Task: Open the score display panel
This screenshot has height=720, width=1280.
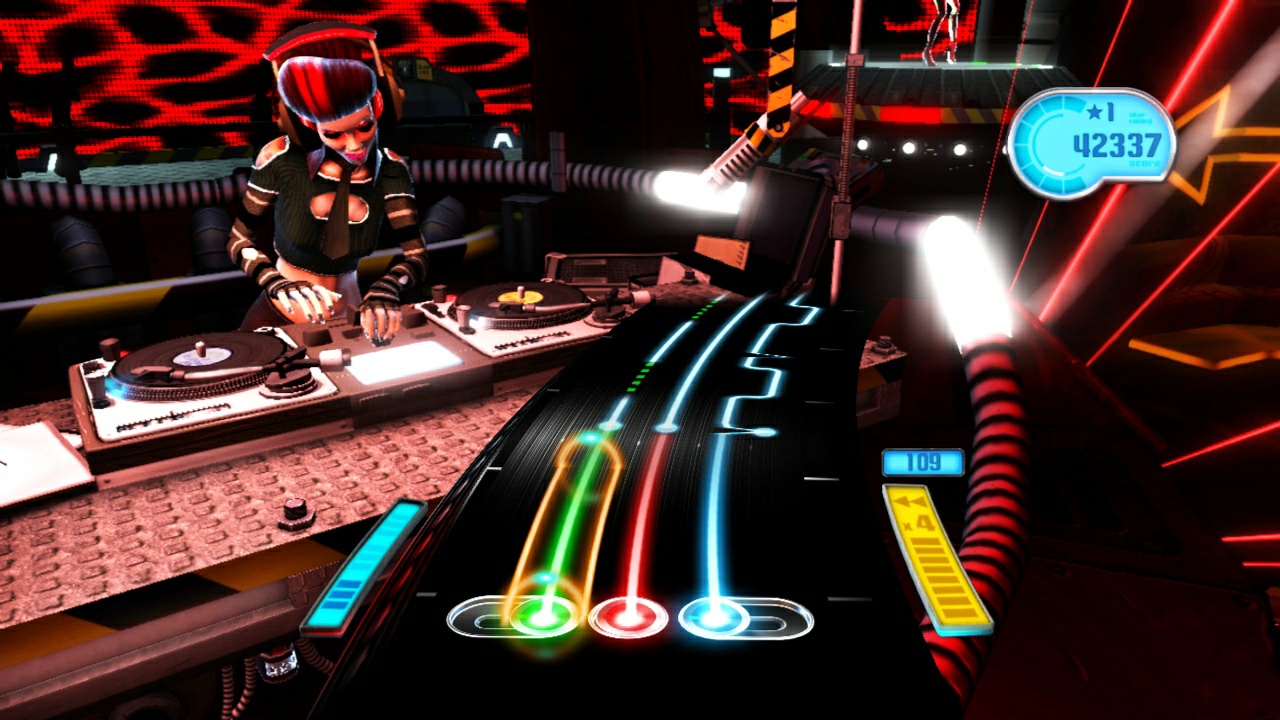Action: click(1093, 140)
